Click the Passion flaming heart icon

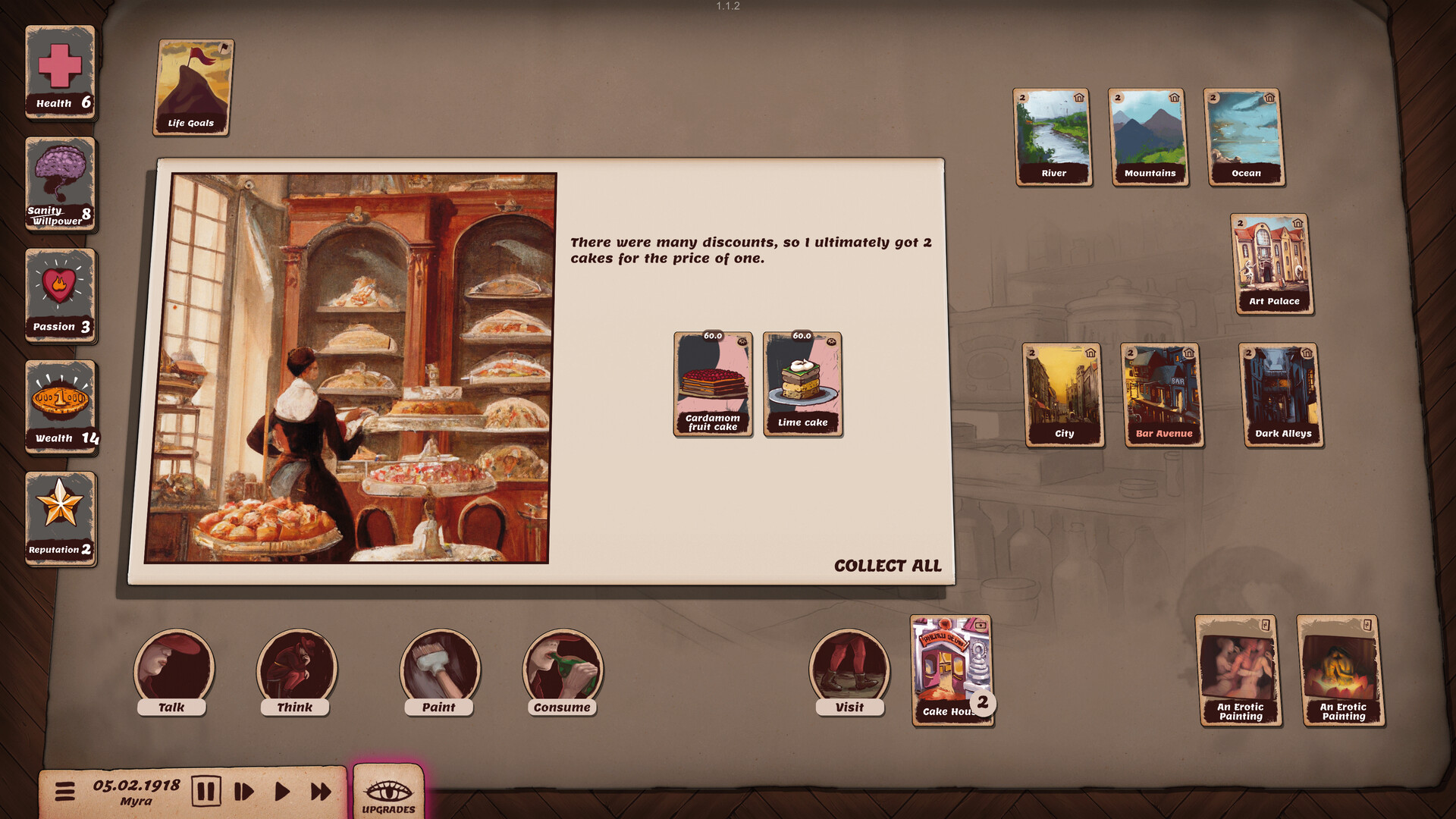(x=61, y=292)
